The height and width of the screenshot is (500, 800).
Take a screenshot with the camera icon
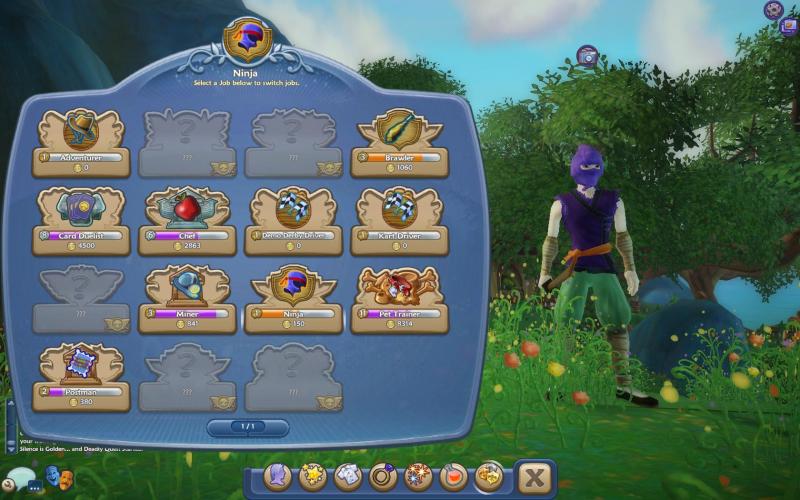[588, 56]
